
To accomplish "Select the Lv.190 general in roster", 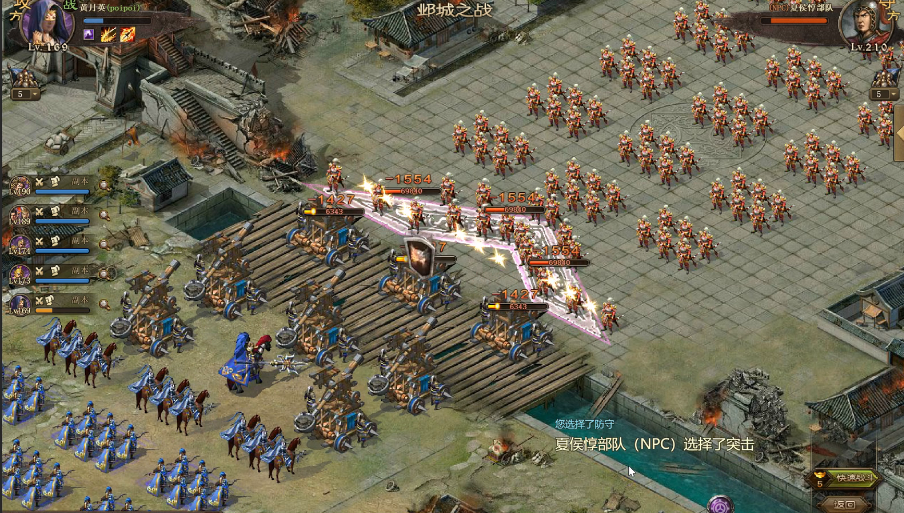I will pyautogui.click(x=20, y=185).
